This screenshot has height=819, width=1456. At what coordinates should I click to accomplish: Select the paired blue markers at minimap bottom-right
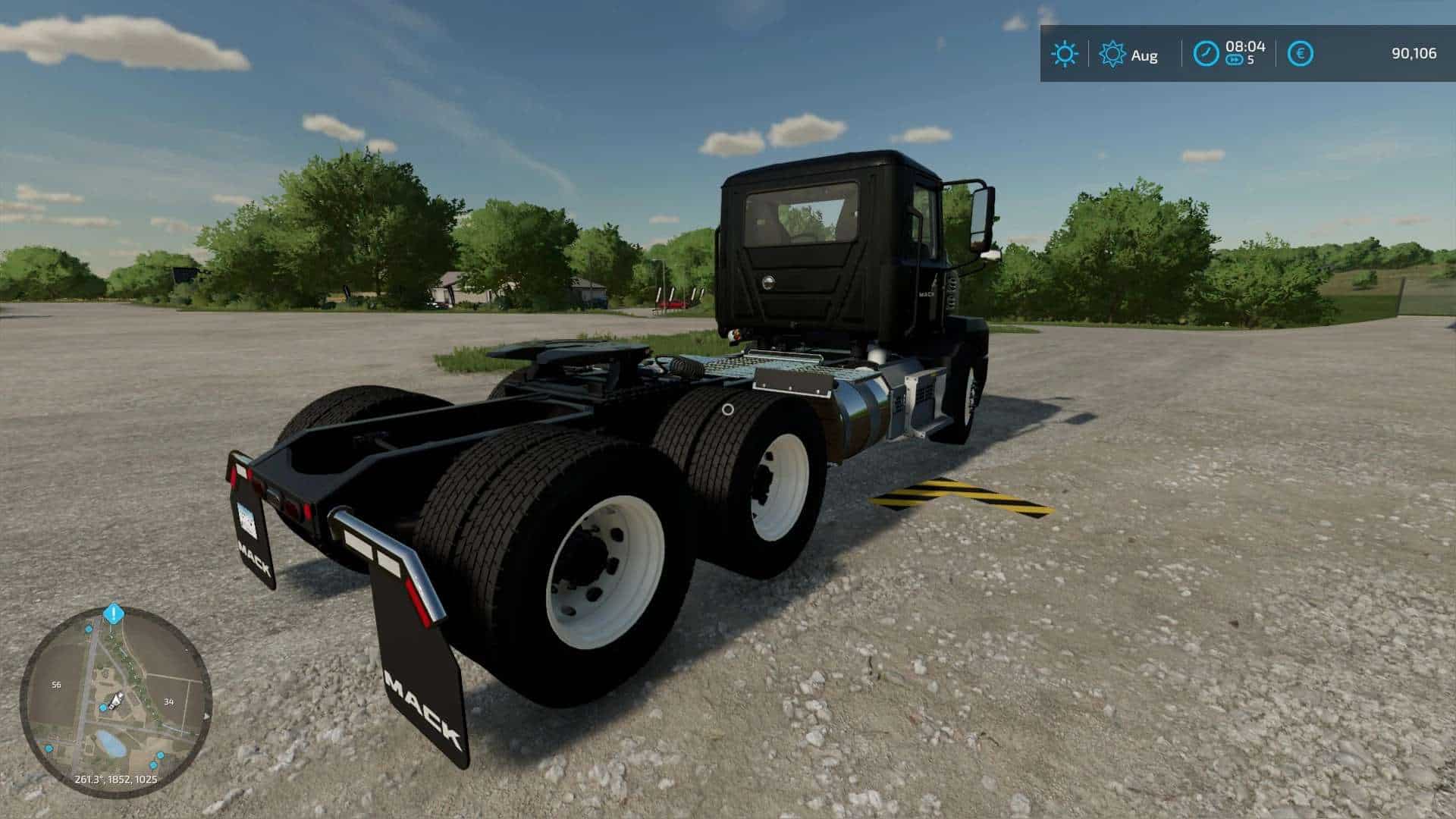tap(156, 760)
